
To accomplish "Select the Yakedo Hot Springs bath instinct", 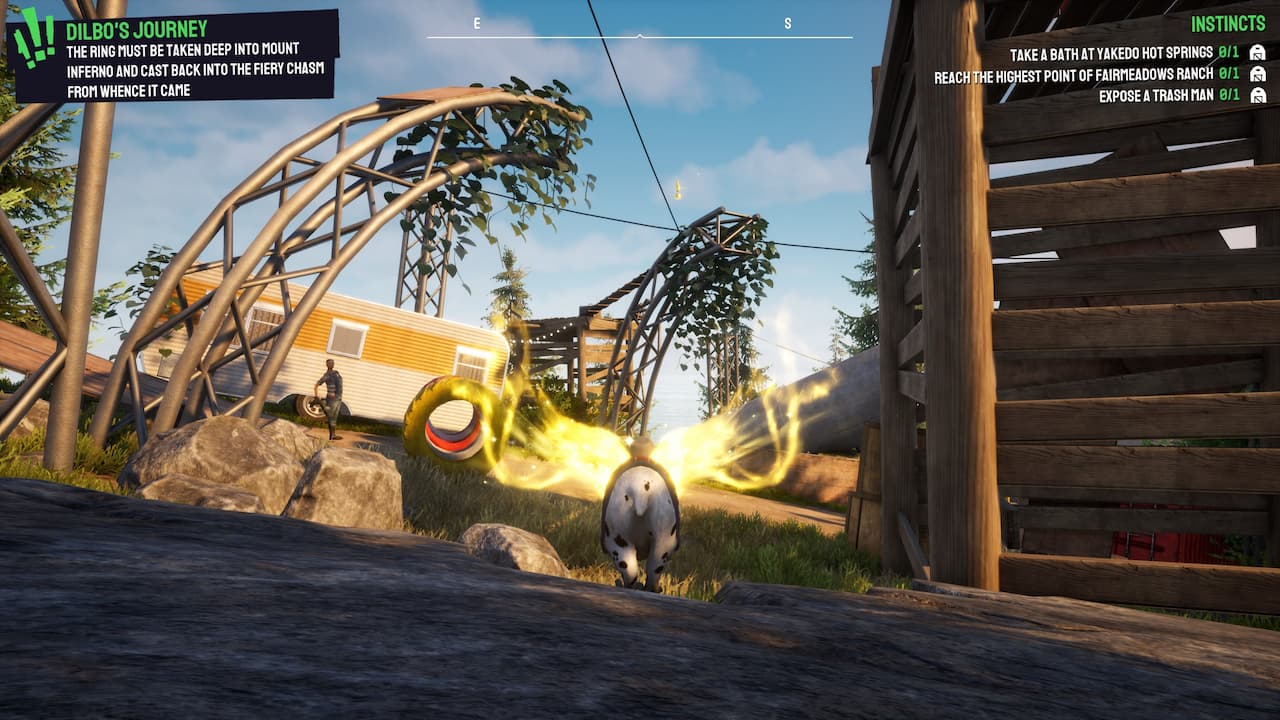I will click(1110, 54).
